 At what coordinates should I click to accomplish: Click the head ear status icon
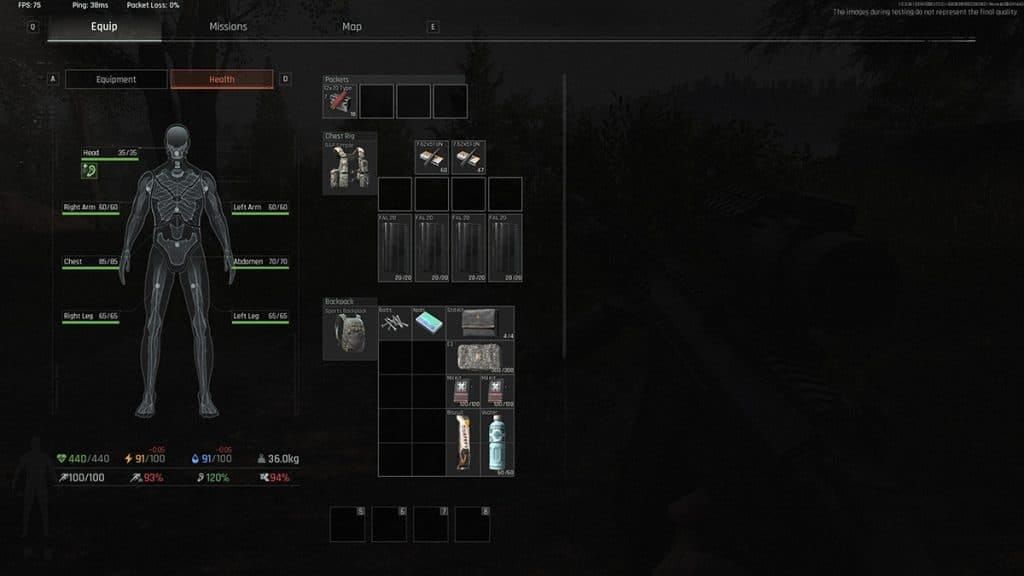pos(90,172)
